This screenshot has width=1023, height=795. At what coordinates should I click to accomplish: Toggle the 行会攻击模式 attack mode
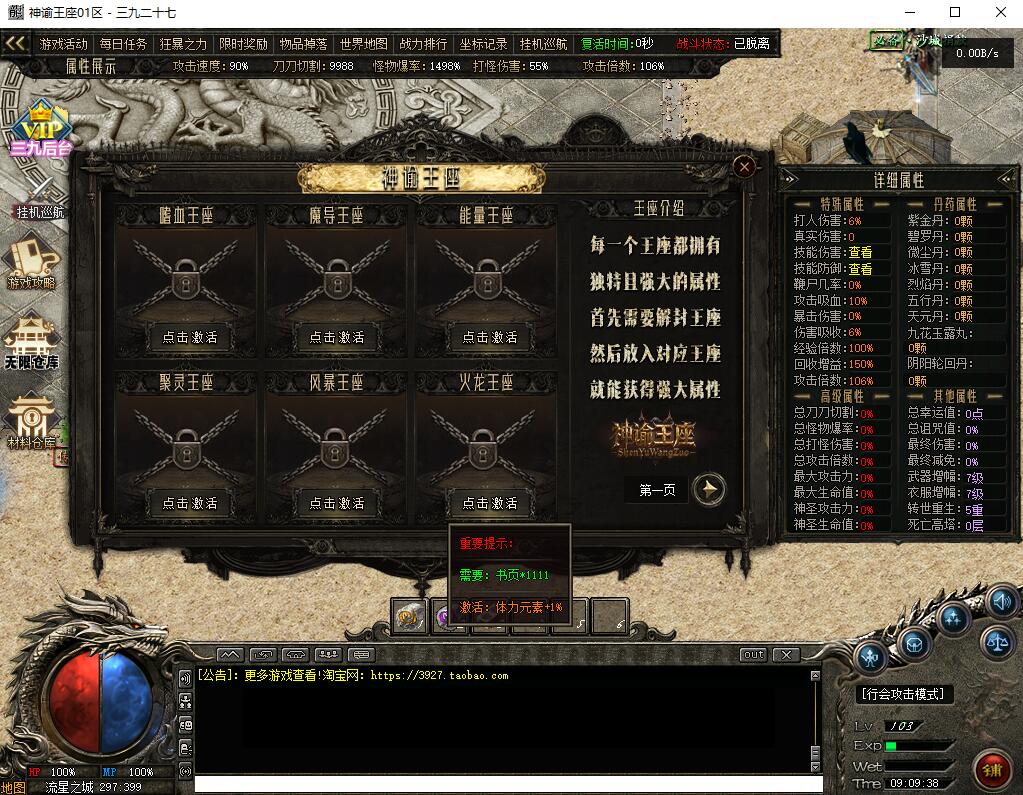905,693
